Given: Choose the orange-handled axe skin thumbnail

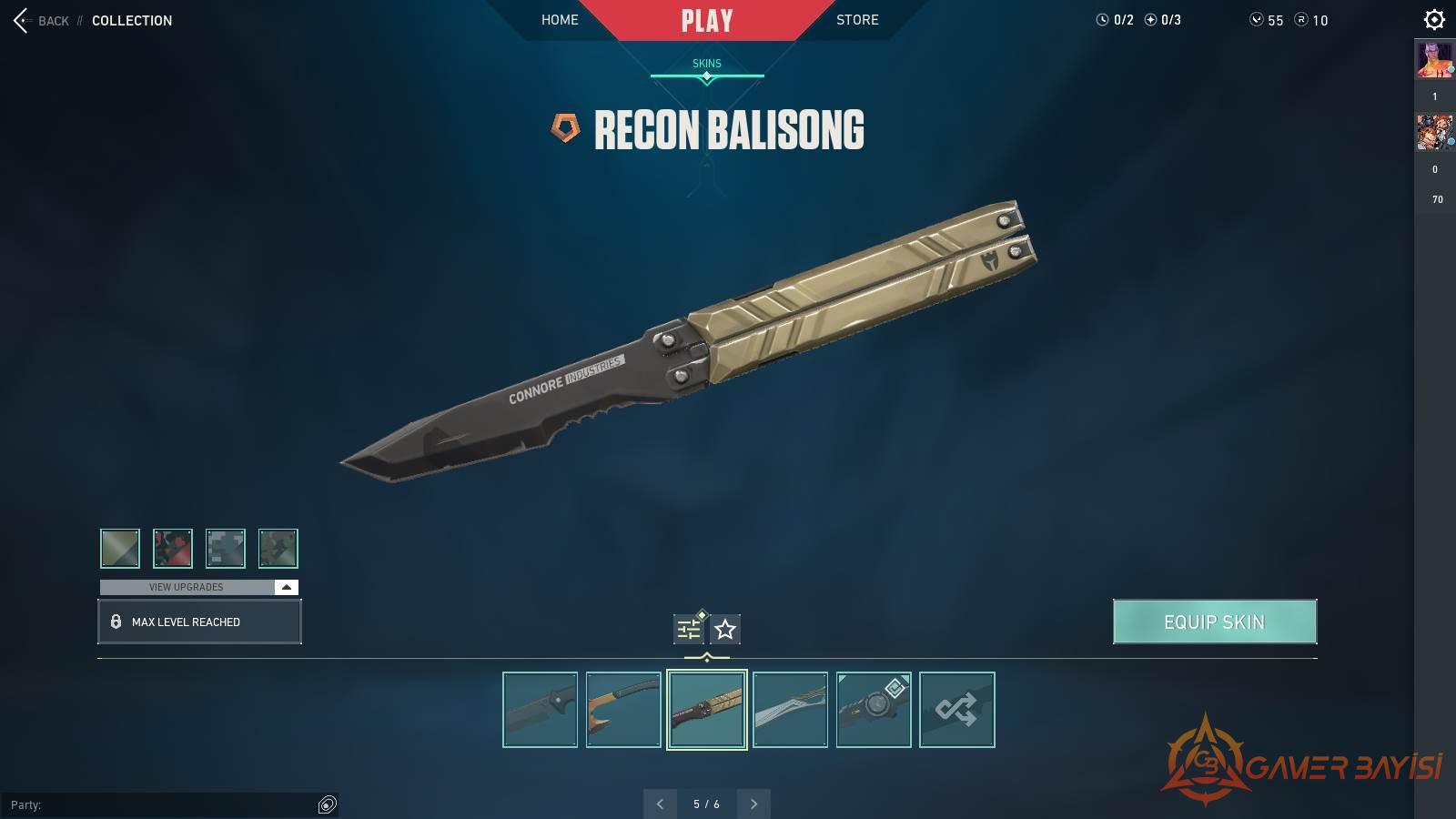Looking at the screenshot, I should pos(623,710).
